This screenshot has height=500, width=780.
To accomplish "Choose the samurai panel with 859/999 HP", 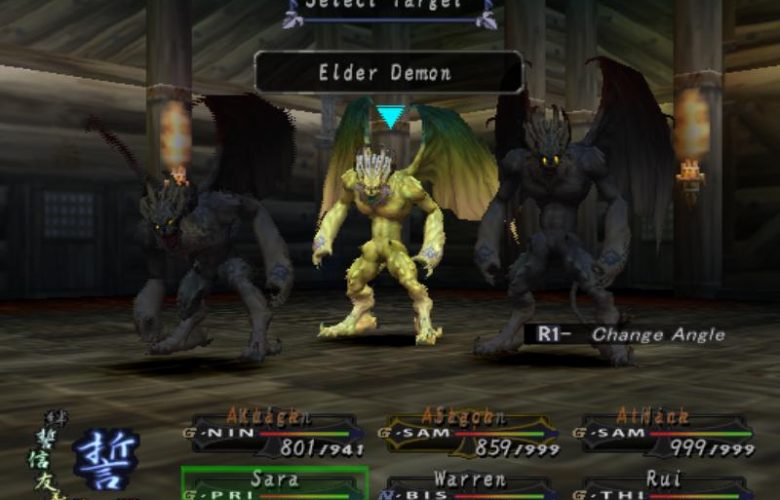I will pyautogui.click(x=468, y=431).
